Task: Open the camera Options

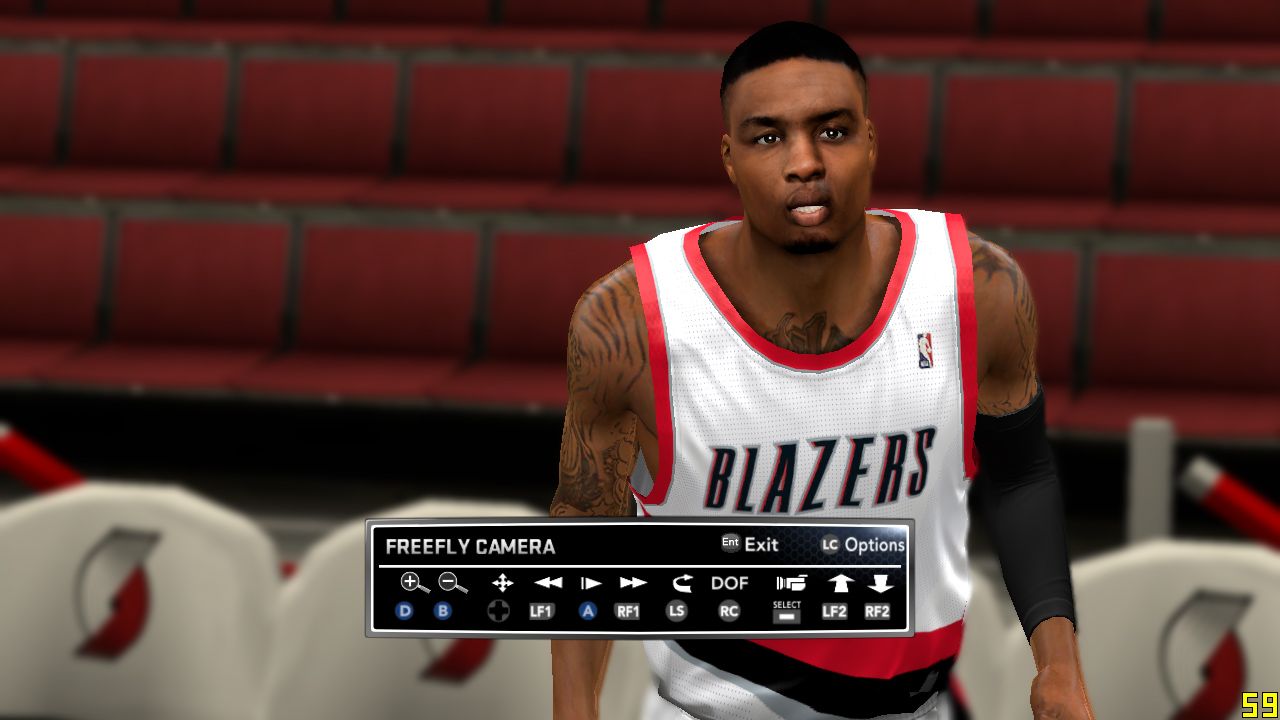Action: click(x=863, y=545)
